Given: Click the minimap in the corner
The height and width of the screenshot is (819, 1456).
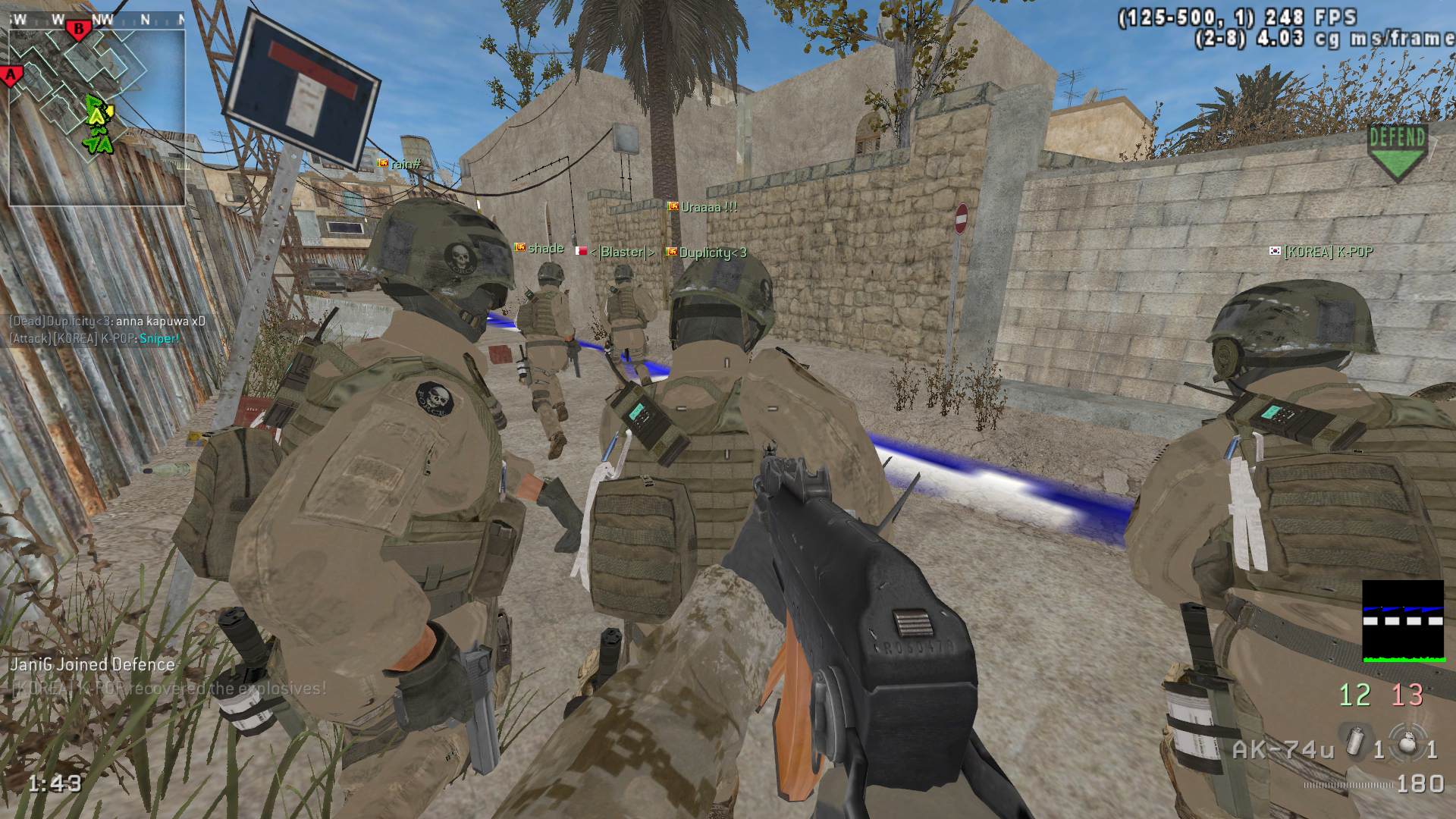Looking at the screenshot, I should click(x=96, y=115).
